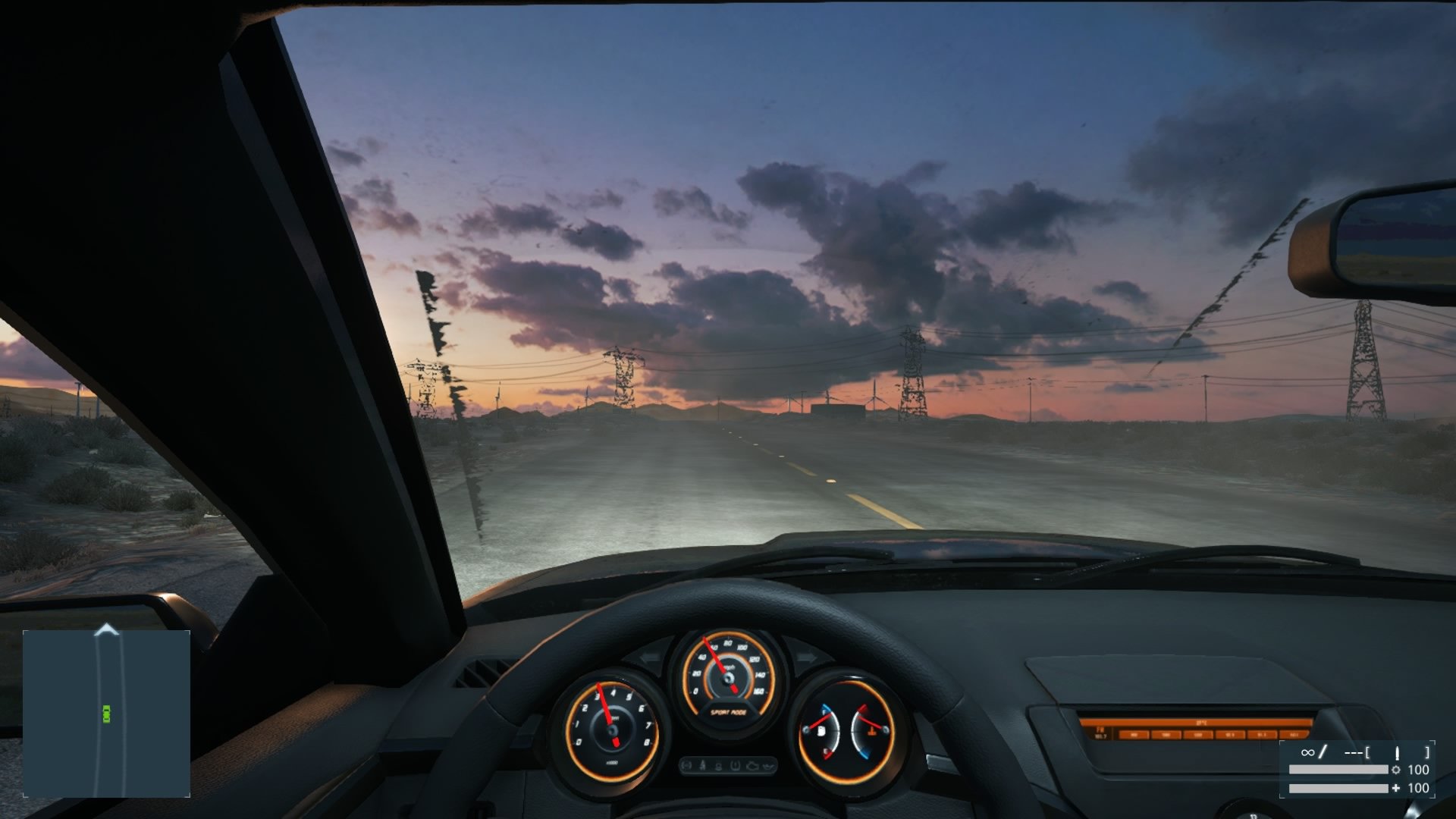Viewport: 1456px width, 819px height.
Task: Click the FM indicator on the radio display
Action: pyautogui.click(x=1100, y=730)
